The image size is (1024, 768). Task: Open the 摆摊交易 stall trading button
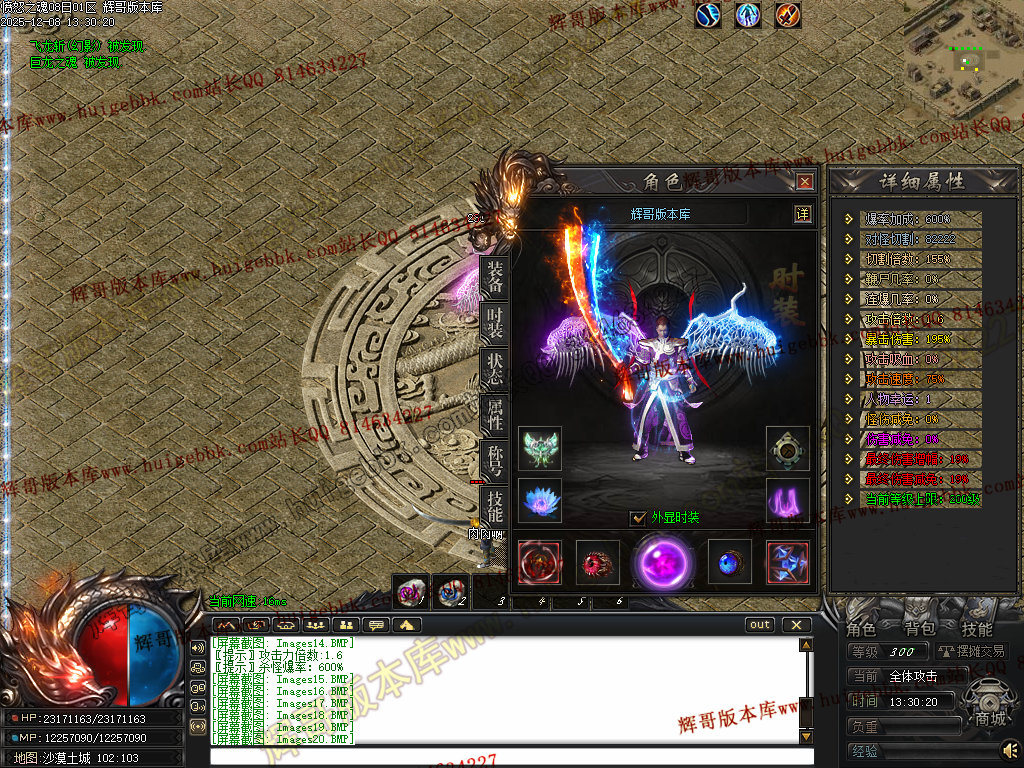[x=971, y=651]
